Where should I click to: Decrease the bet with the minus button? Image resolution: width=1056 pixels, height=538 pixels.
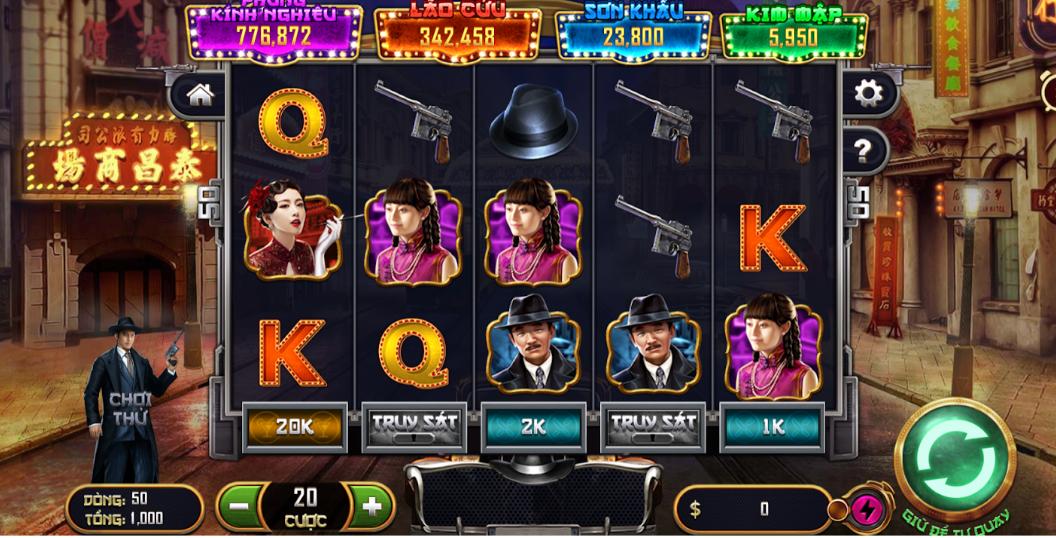pos(237,505)
